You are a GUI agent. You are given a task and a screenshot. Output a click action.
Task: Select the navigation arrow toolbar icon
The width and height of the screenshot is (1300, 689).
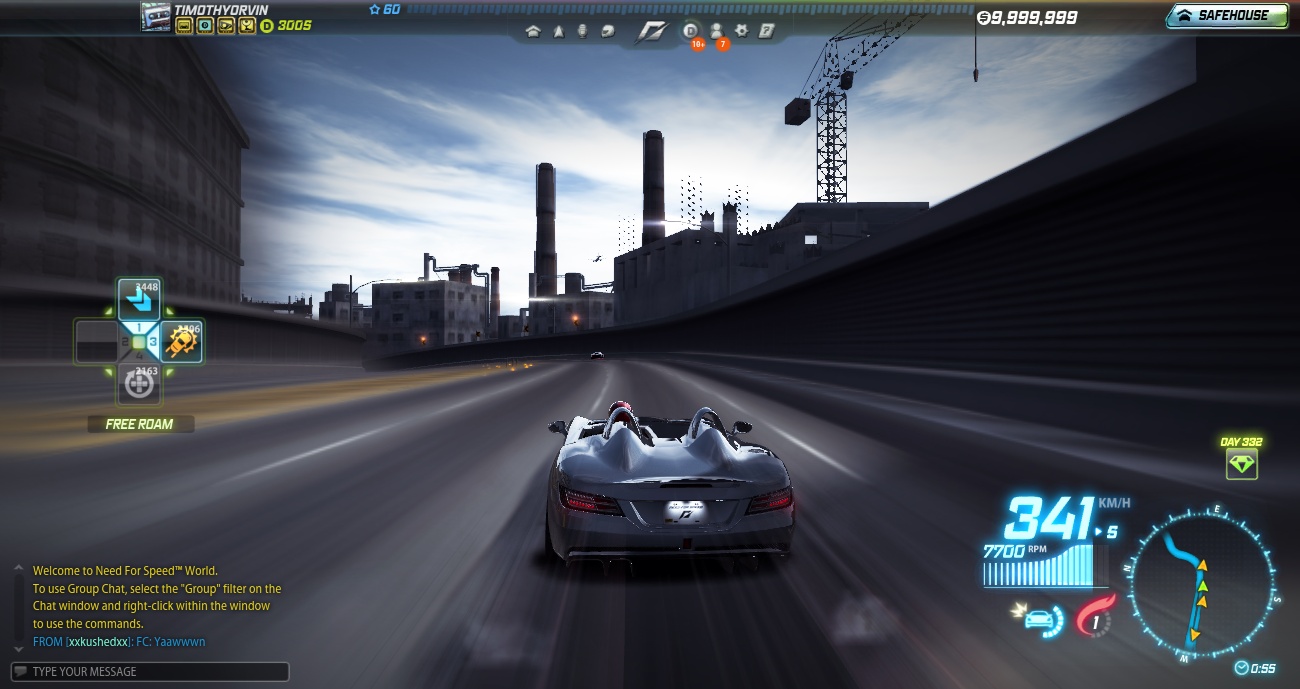(x=558, y=32)
